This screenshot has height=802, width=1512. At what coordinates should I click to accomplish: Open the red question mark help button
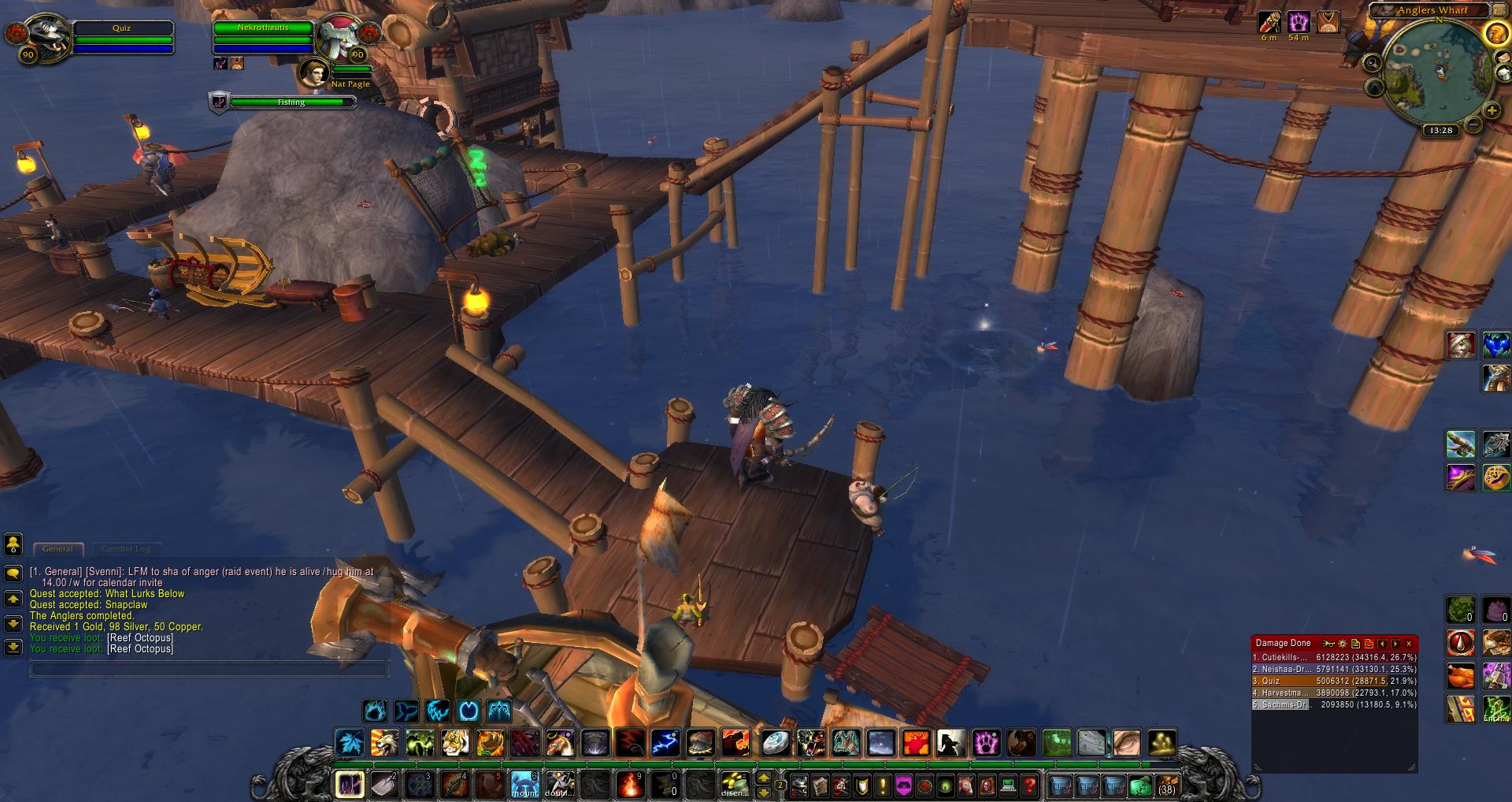(1028, 785)
